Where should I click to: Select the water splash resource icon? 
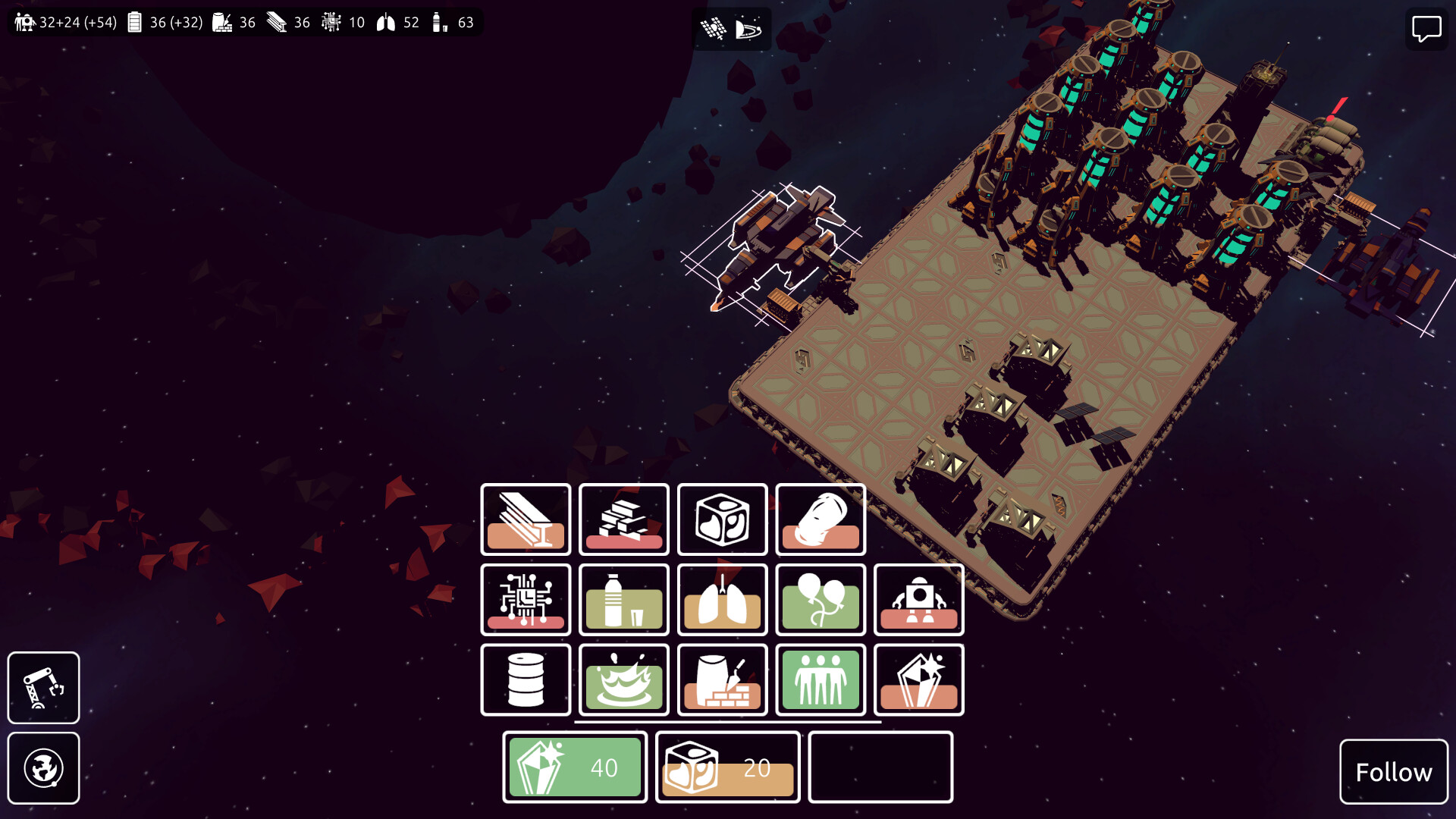624,679
